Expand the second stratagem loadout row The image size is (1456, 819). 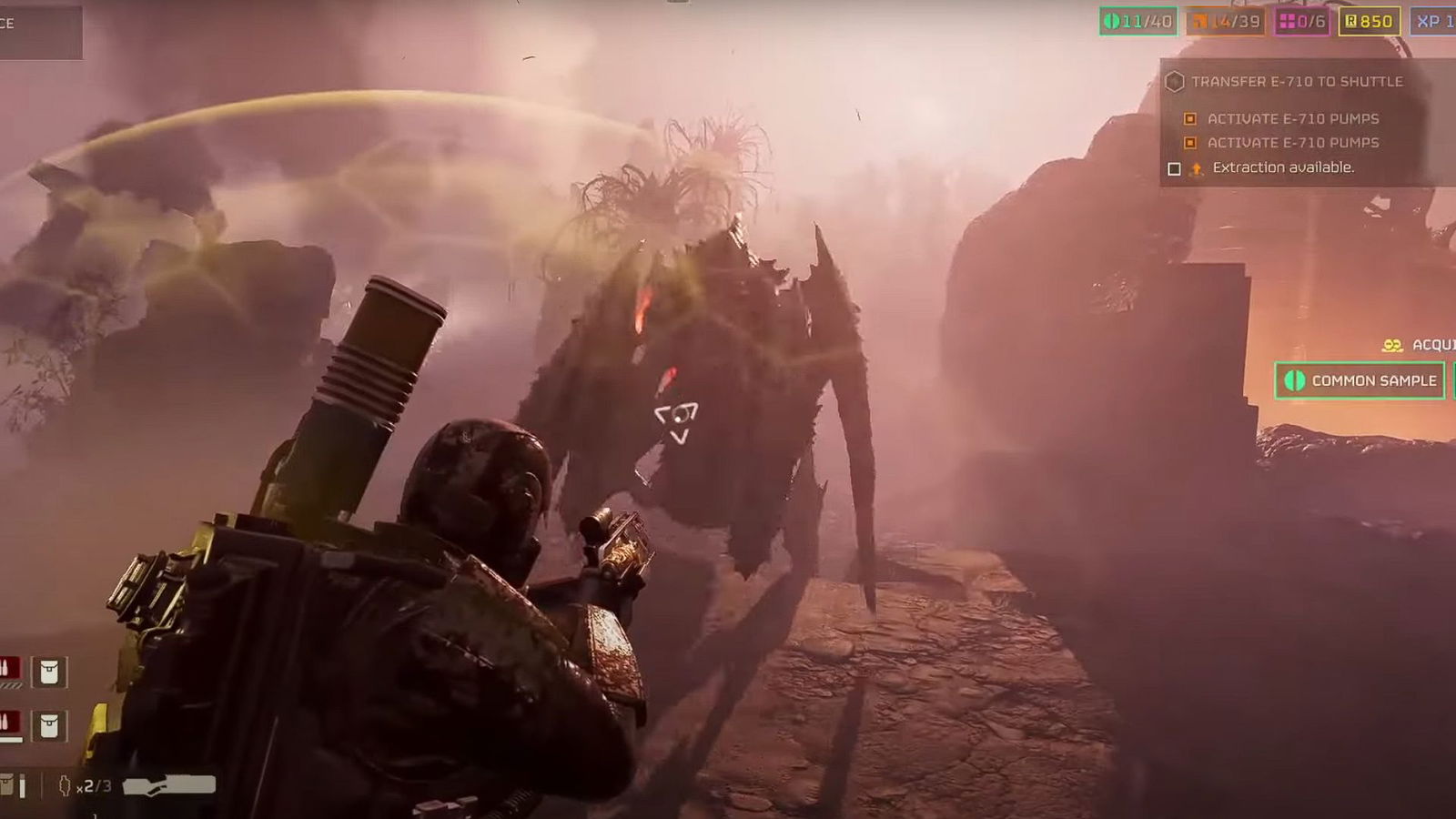27,723
